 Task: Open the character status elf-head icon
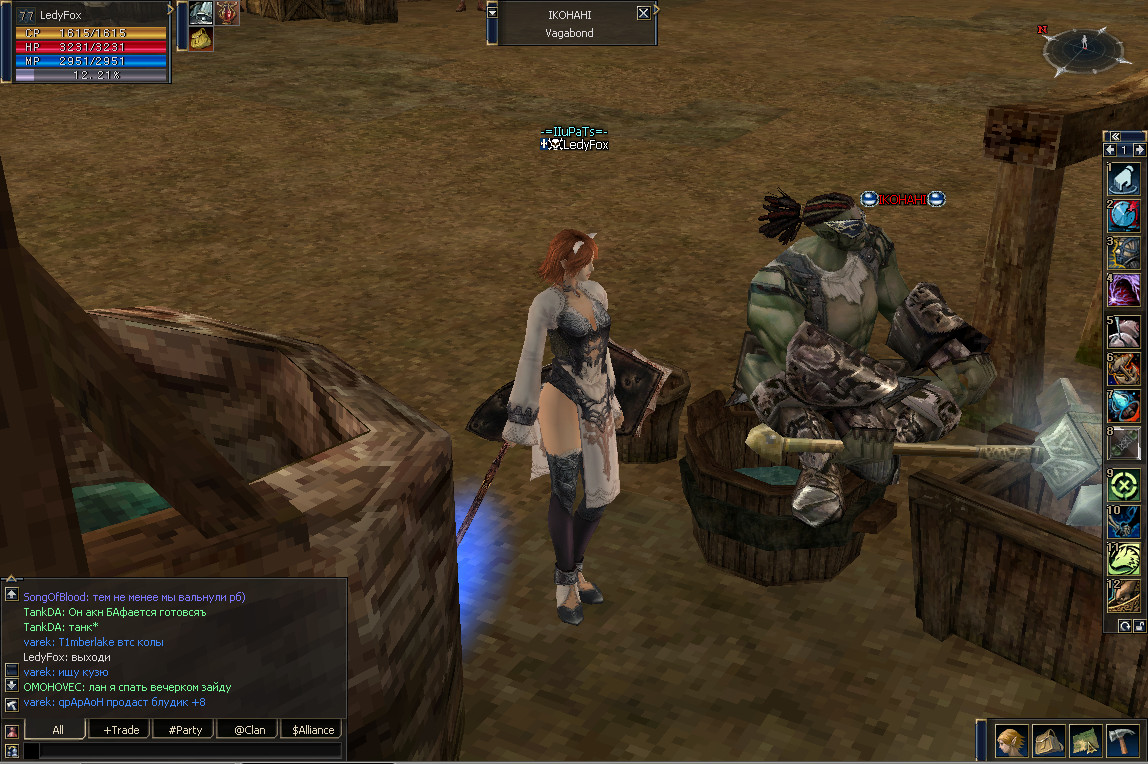[1011, 742]
